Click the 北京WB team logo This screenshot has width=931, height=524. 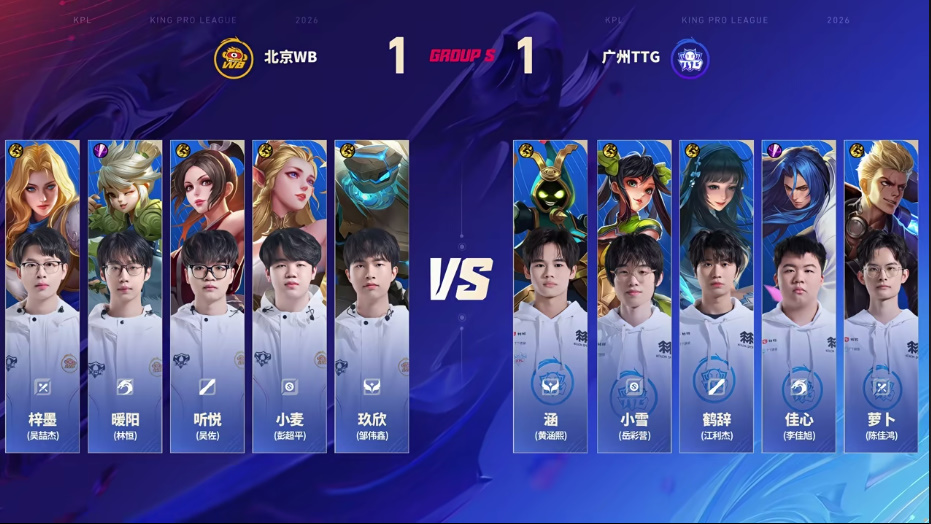(x=234, y=57)
